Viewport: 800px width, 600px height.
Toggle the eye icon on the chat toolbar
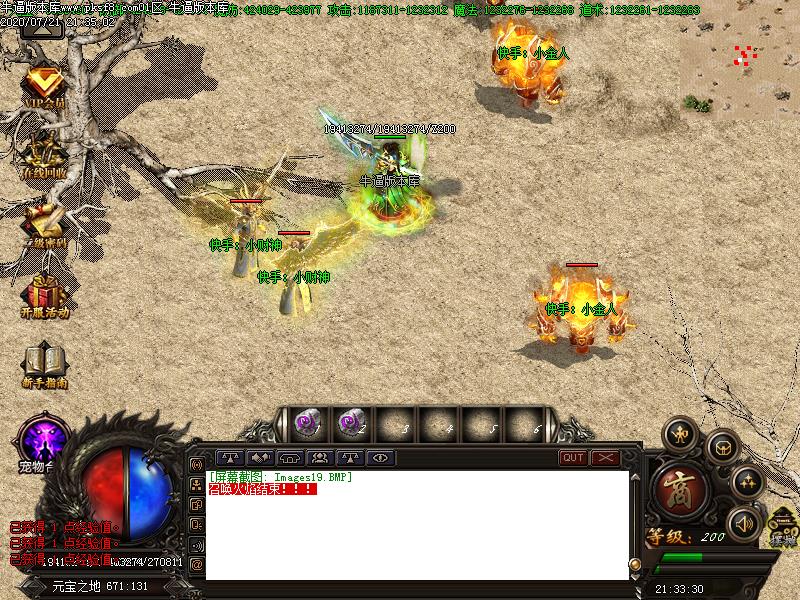click(x=379, y=458)
